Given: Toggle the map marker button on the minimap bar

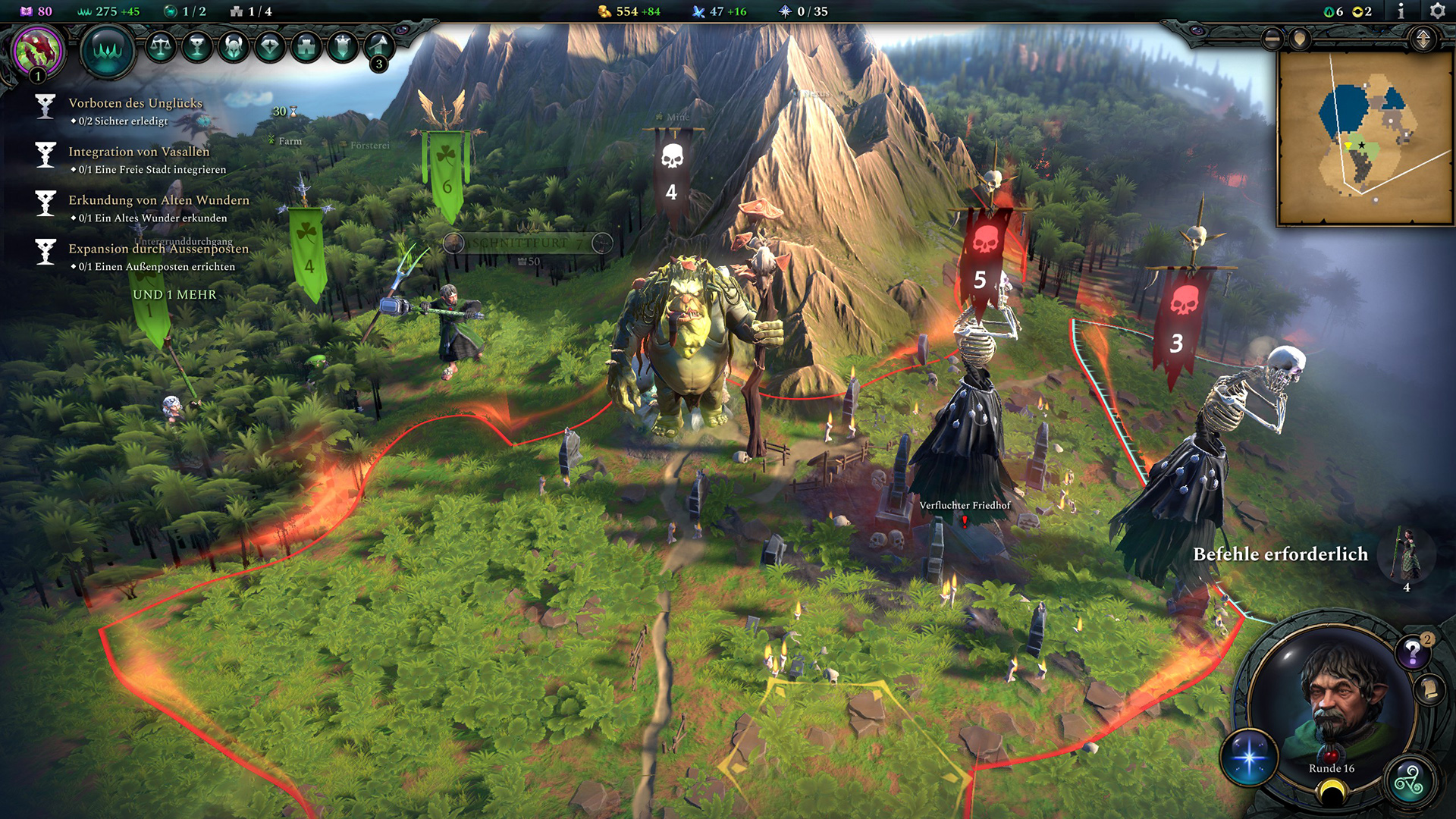Looking at the screenshot, I should (x=1300, y=37).
